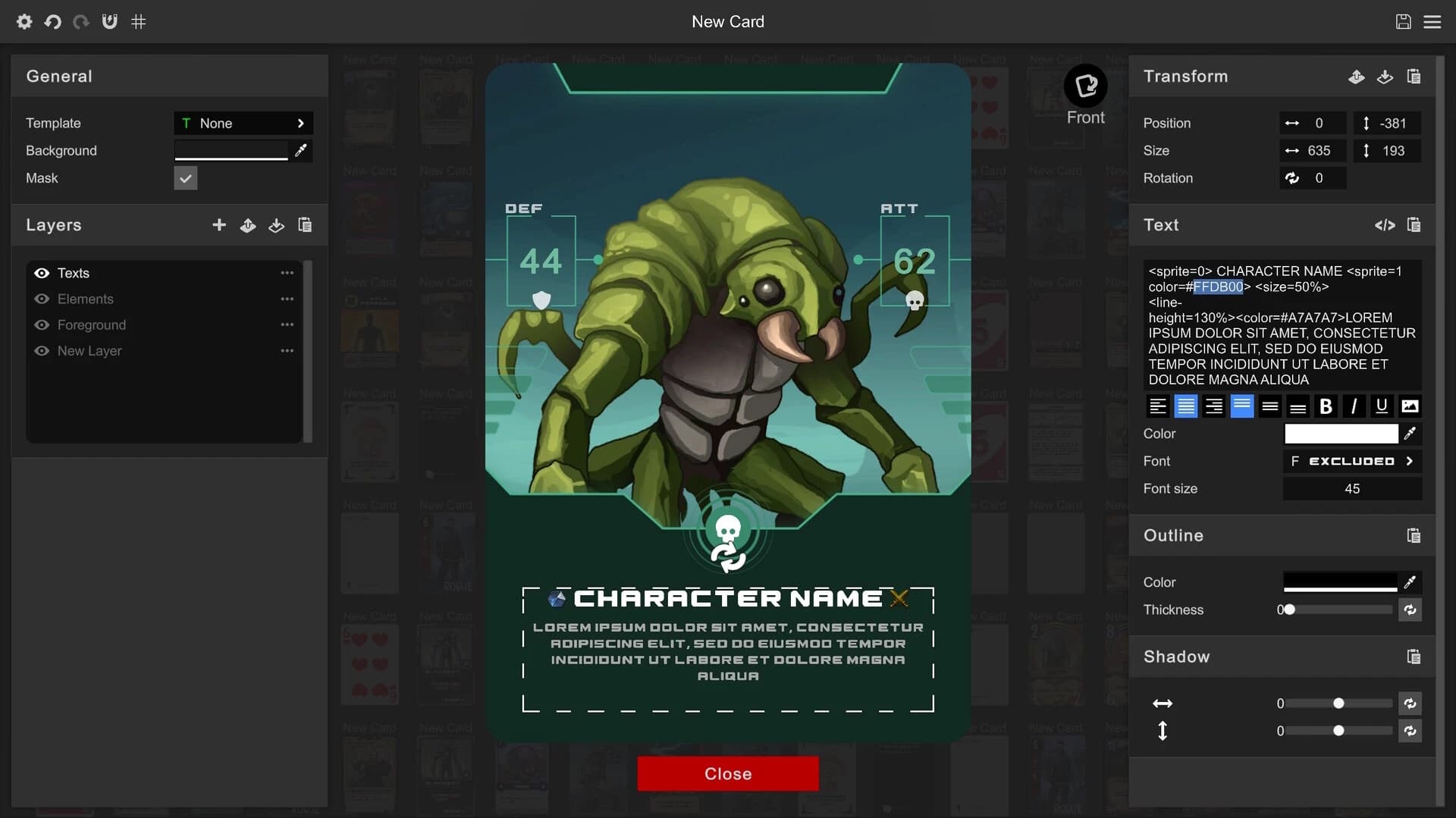
Task: Edit the Rotation value field
Action: [1319, 178]
